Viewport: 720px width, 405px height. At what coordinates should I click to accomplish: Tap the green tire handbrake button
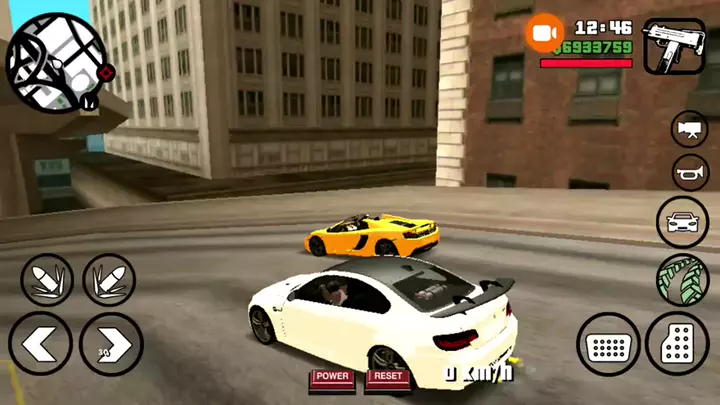pyautogui.click(x=682, y=280)
